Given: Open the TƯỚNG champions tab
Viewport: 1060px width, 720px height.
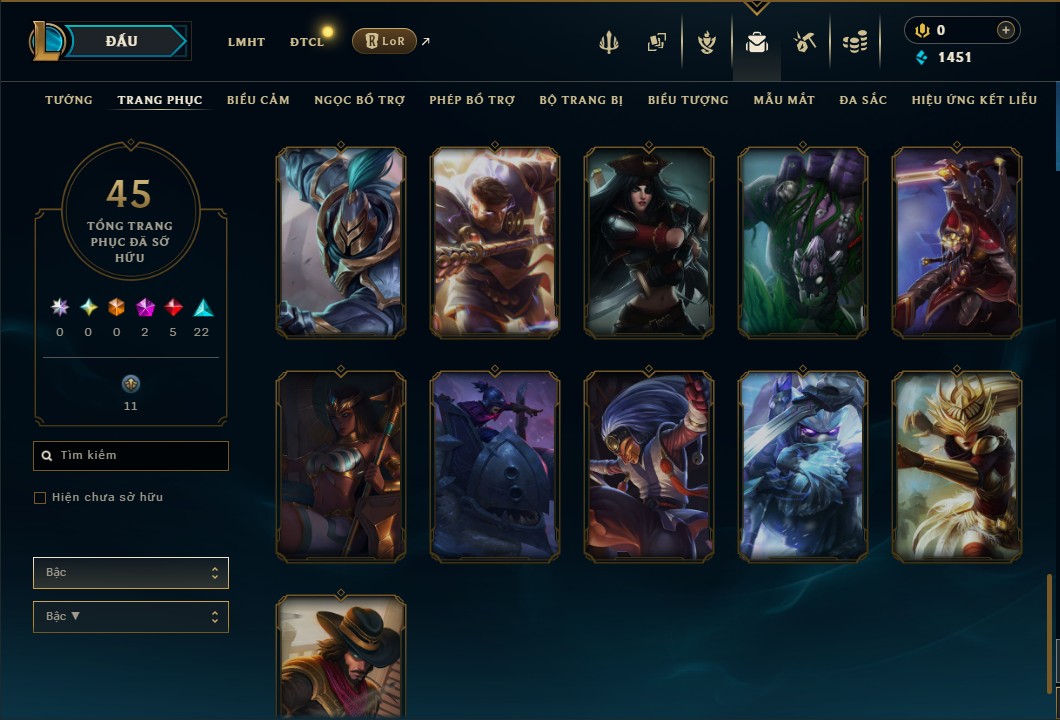Looking at the screenshot, I should pyautogui.click(x=69, y=100).
